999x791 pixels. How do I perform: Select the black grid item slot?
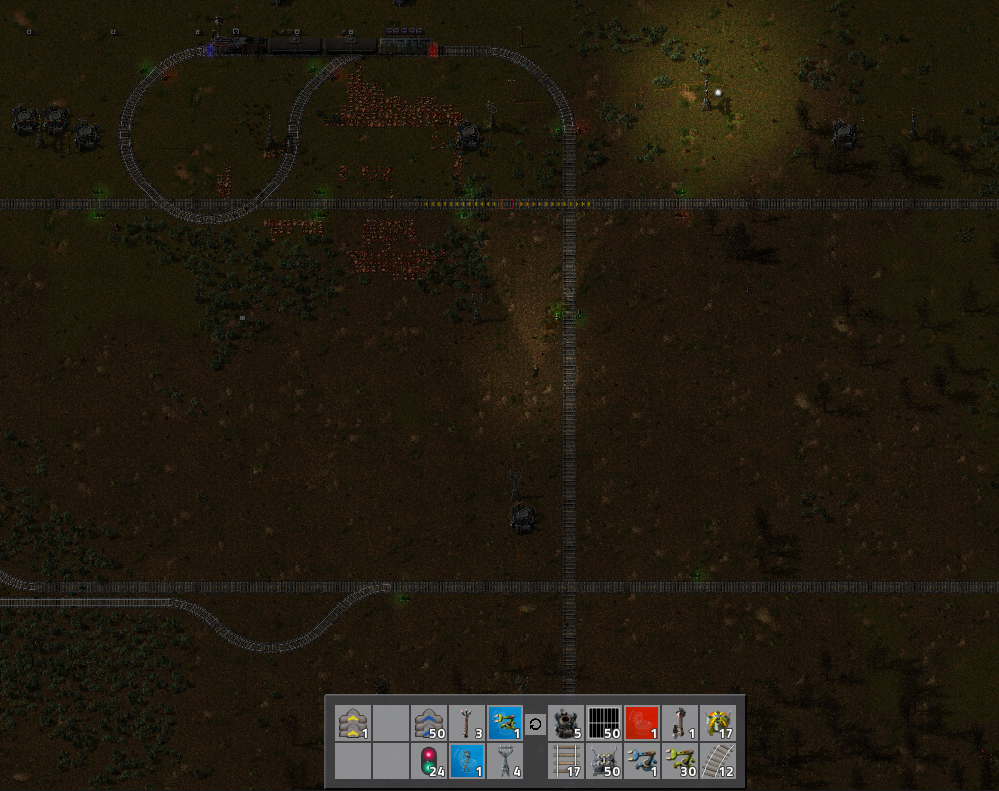pyautogui.click(x=605, y=723)
